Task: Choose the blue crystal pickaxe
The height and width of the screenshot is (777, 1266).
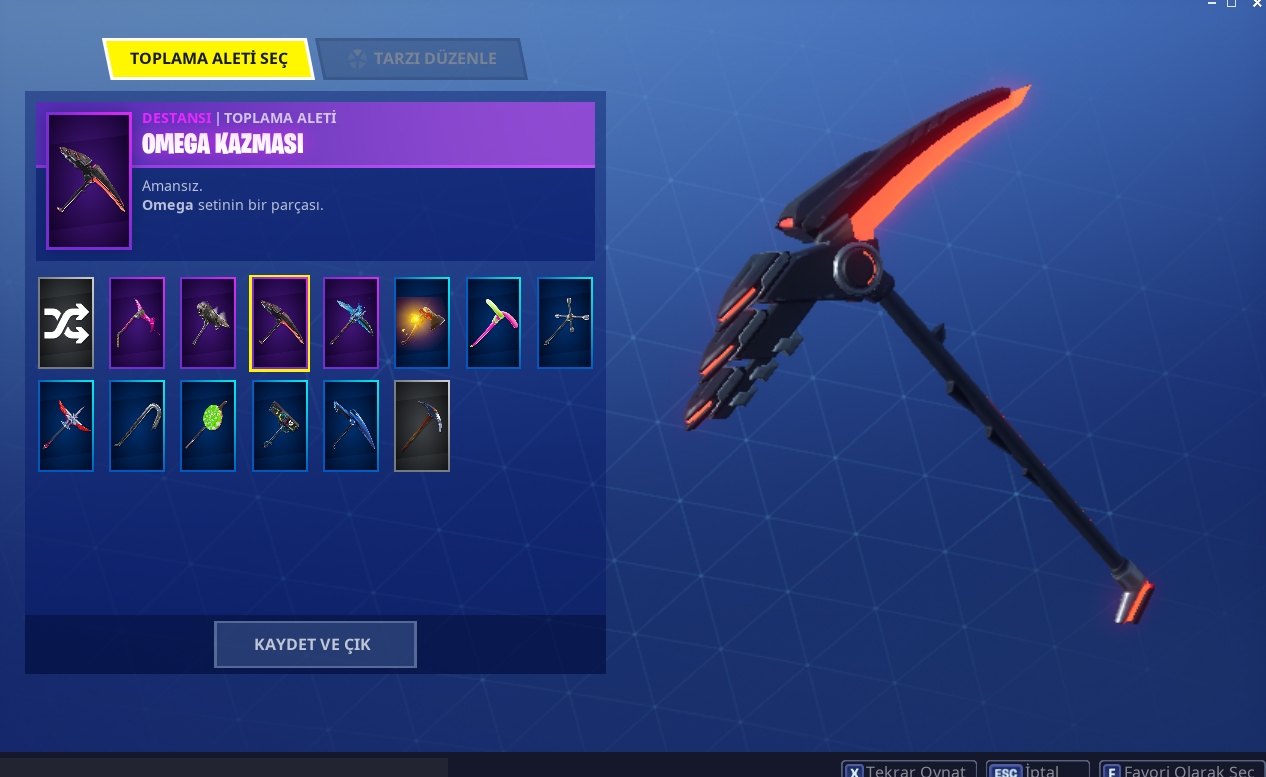Action: [x=351, y=323]
